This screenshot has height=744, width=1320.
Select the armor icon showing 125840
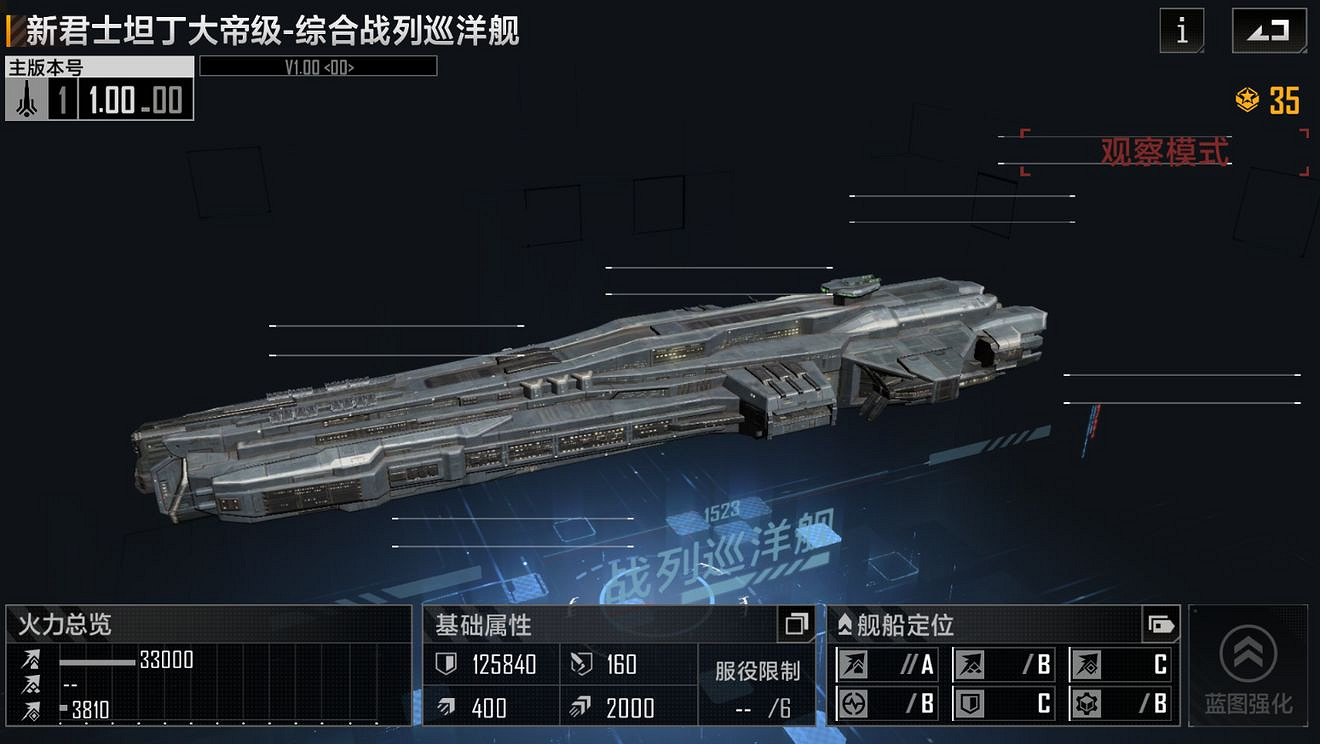tap(447, 662)
